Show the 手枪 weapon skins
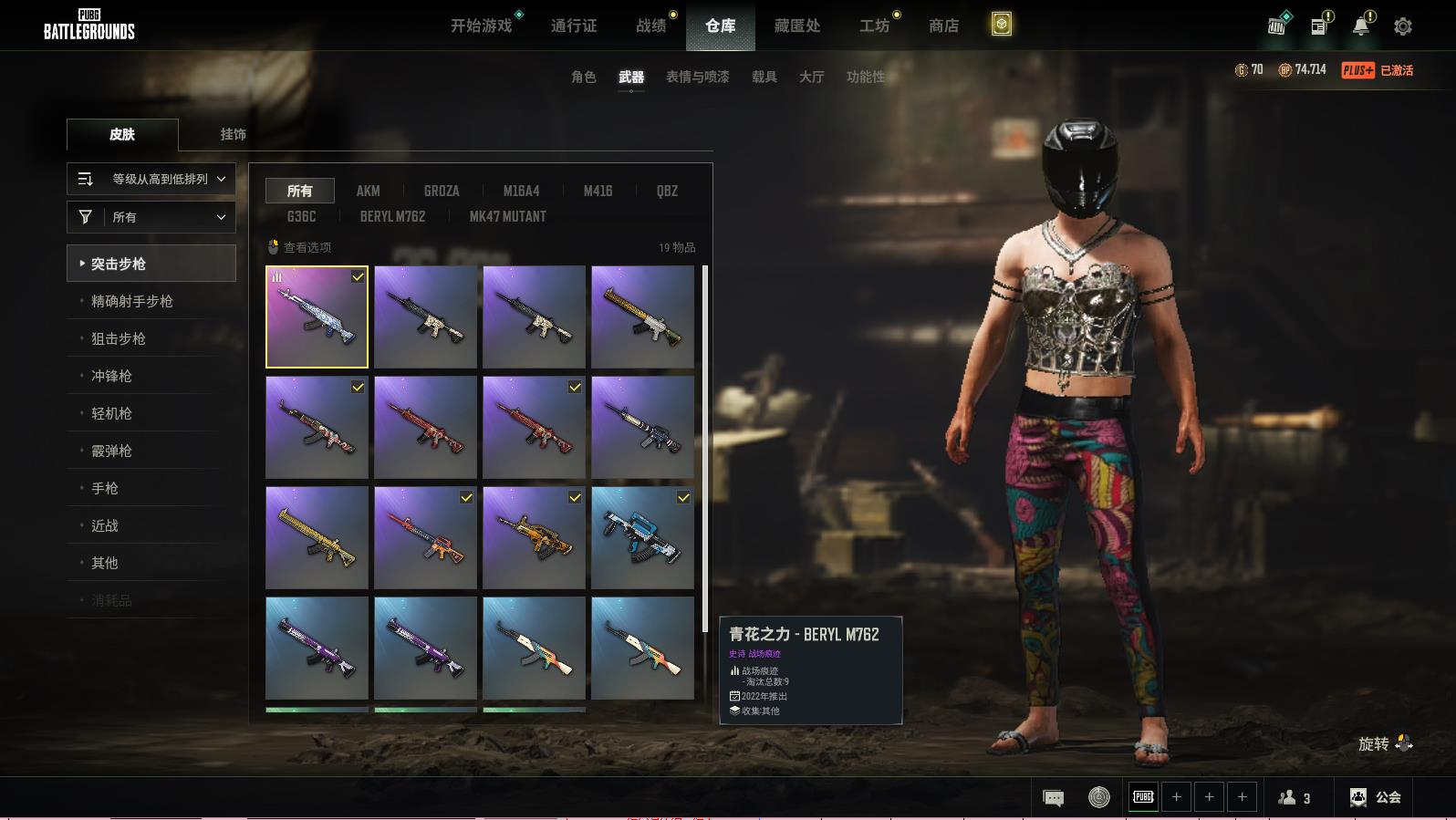This screenshot has height=820, width=1456. point(105,488)
